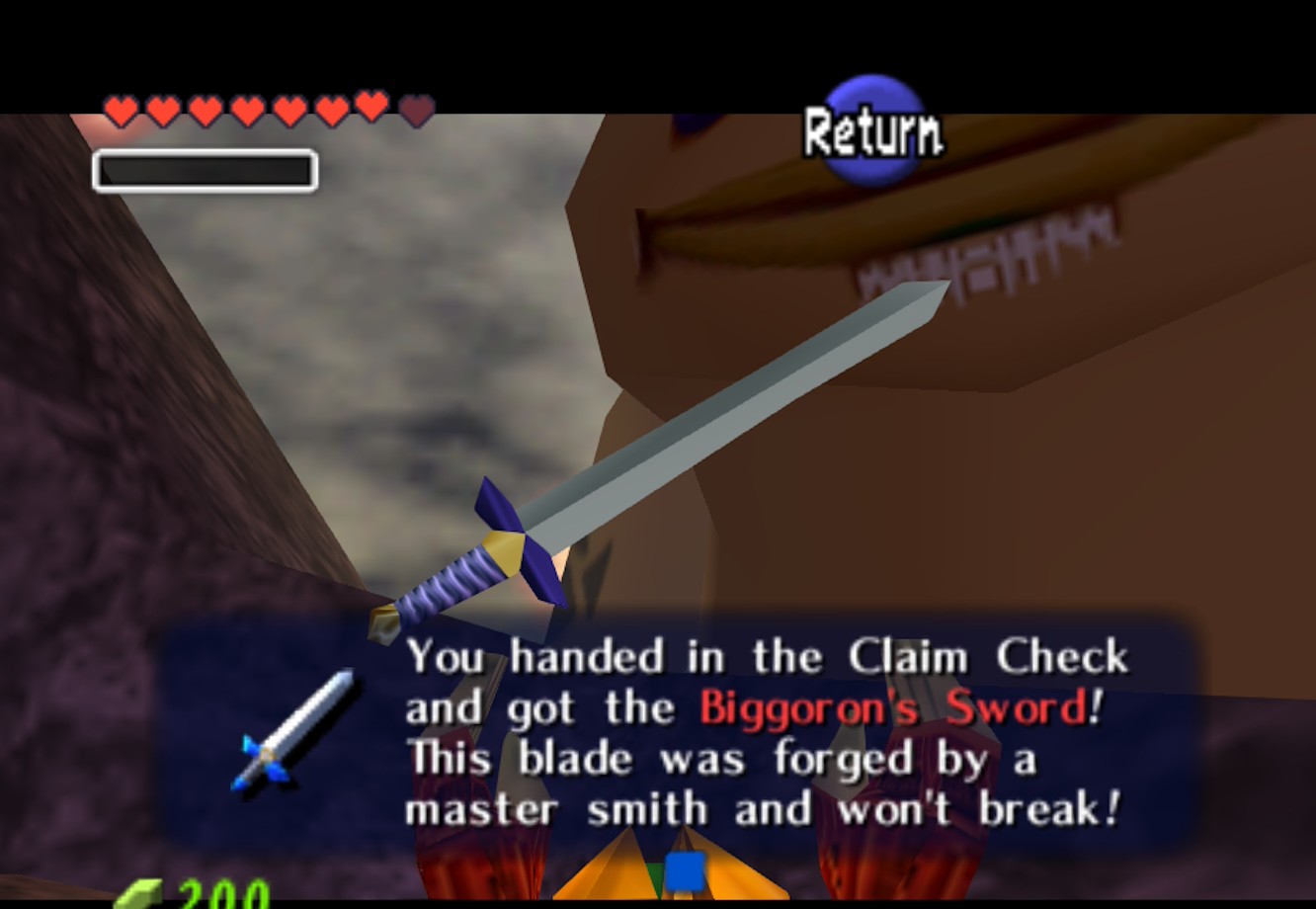Image resolution: width=1316 pixels, height=909 pixels.
Task: Select the Biggoron's Sword icon in the message box
Action: pos(292,731)
